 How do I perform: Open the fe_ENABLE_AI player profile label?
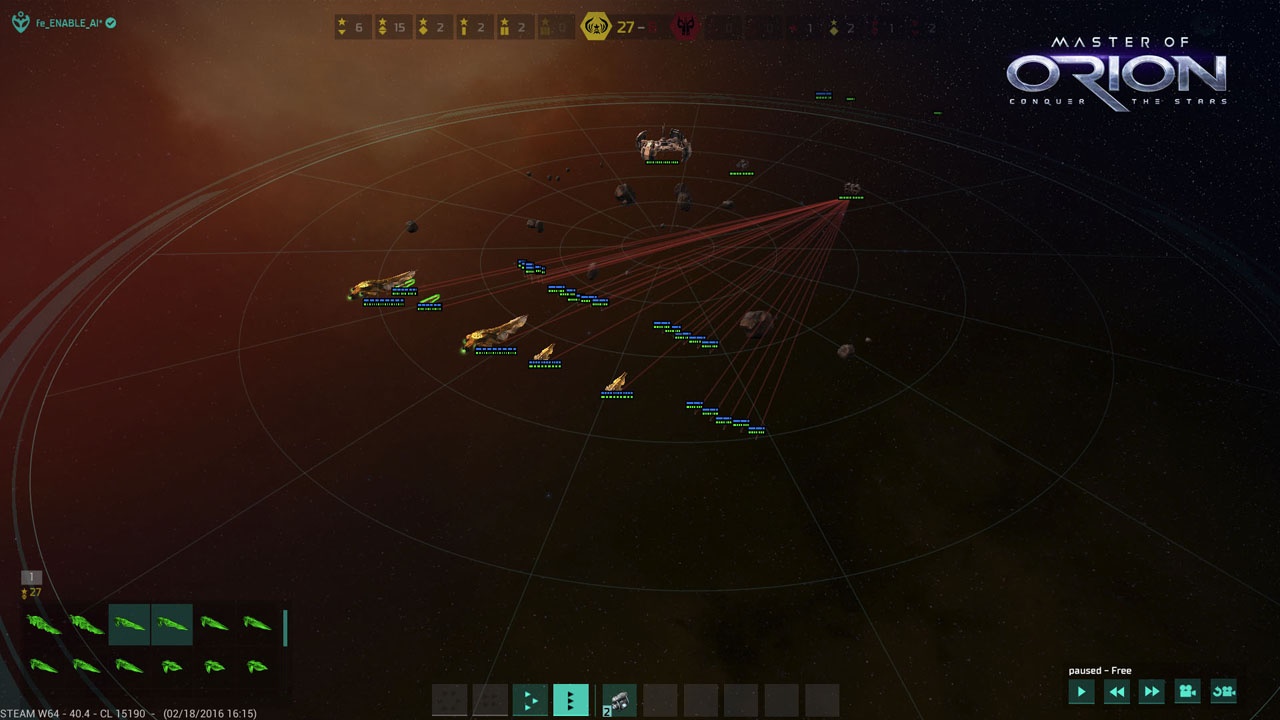tap(68, 23)
